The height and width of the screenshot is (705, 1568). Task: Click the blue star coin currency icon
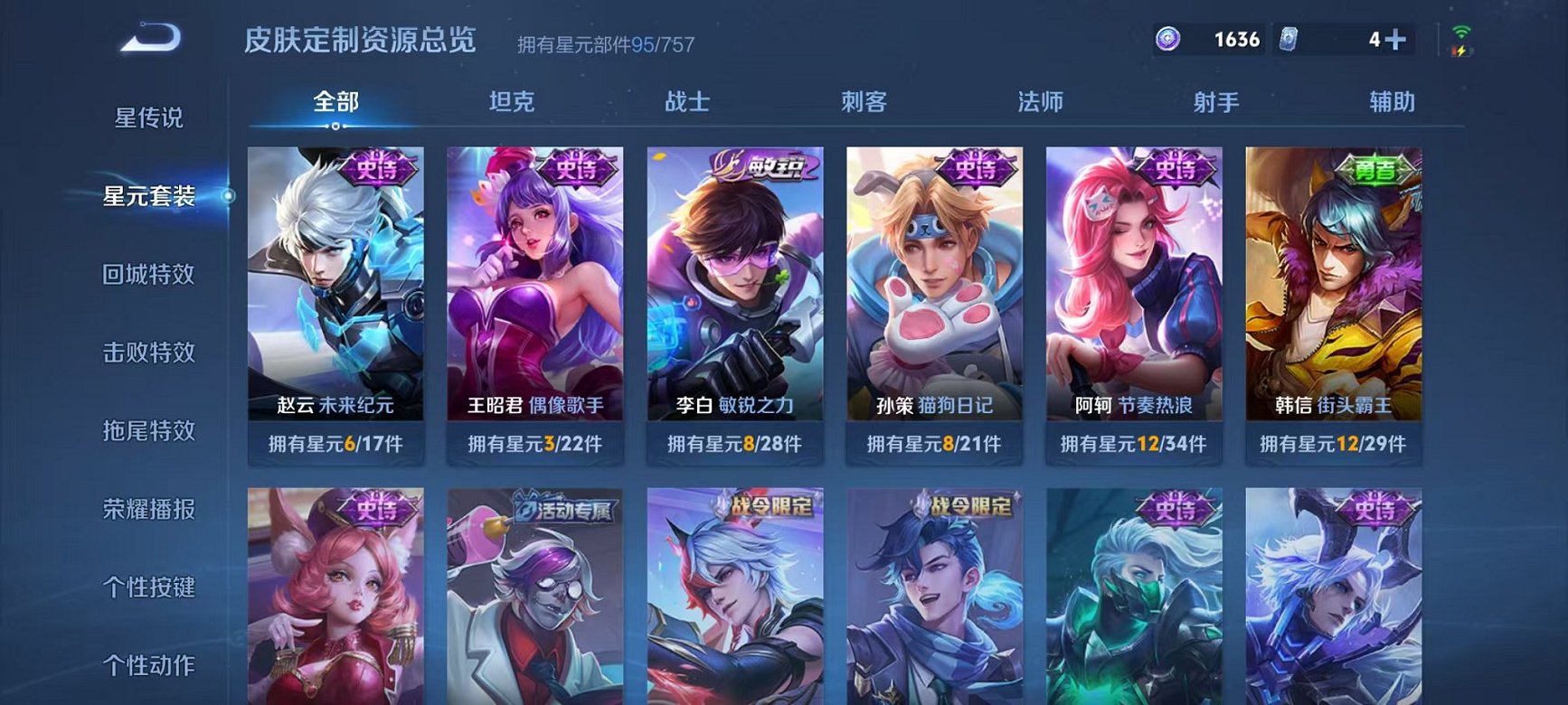pyautogui.click(x=1167, y=38)
